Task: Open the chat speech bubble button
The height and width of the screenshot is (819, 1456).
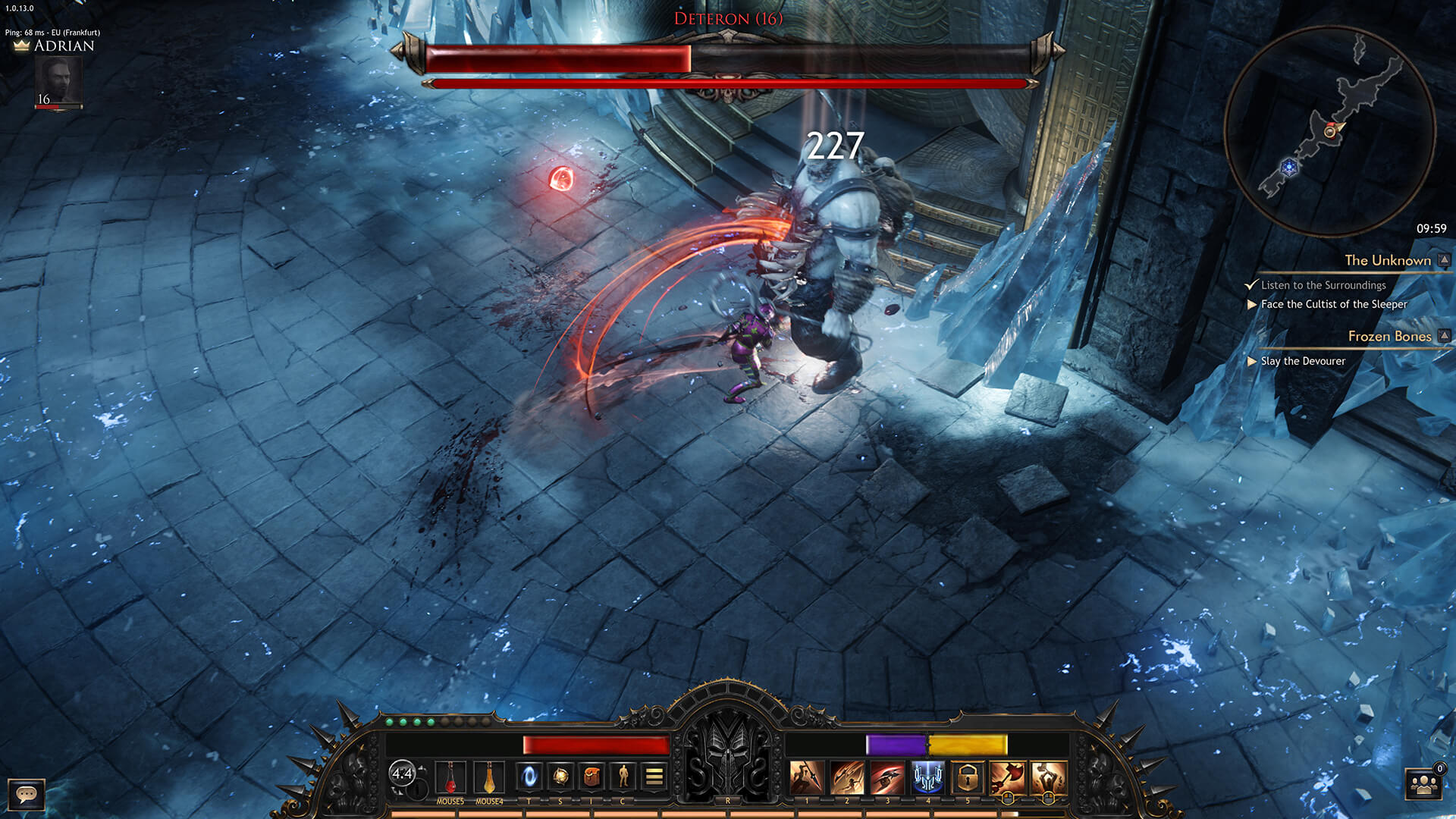Action: [x=27, y=794]
